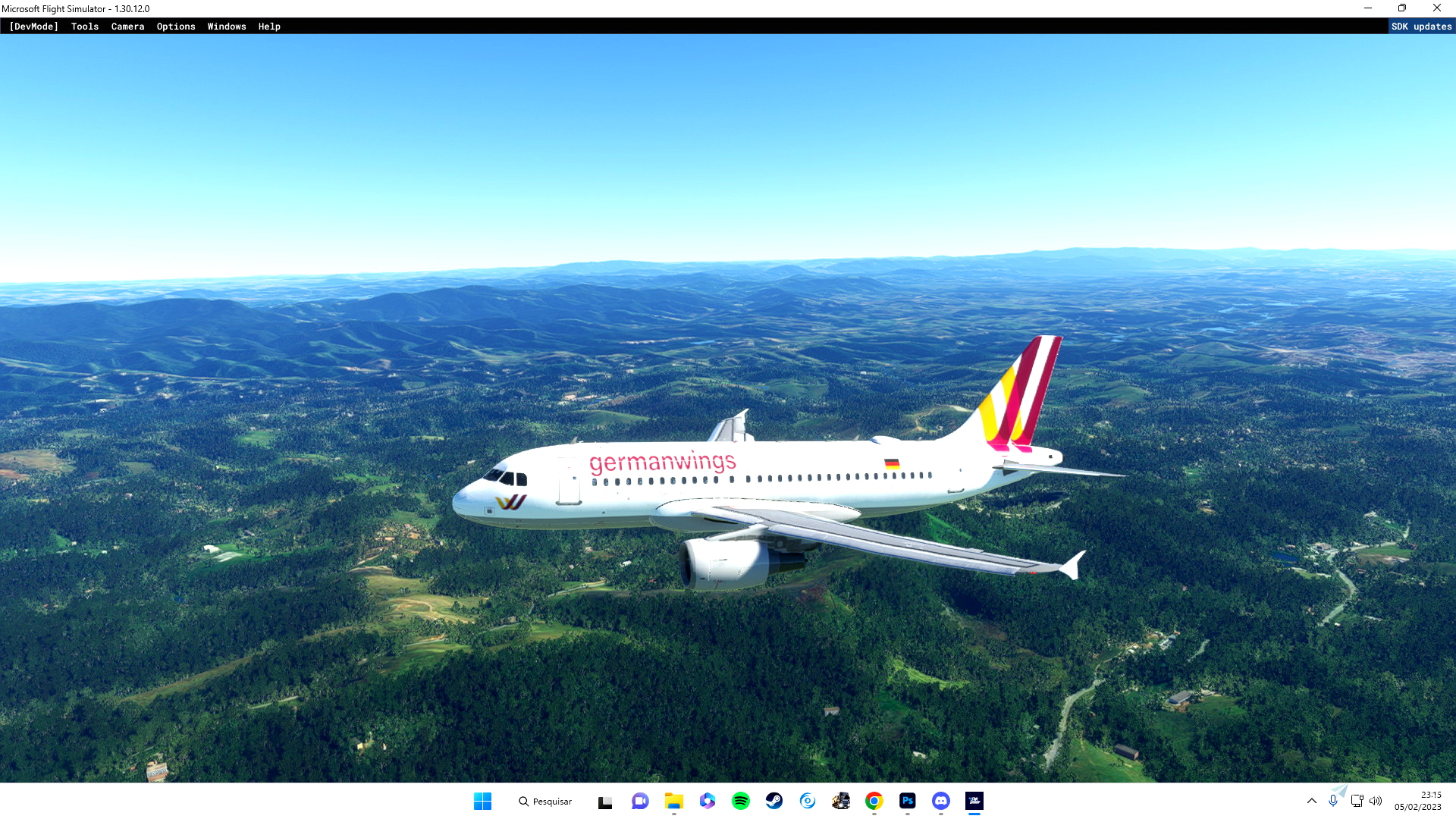The height and width of the screenshot is (819, 1456).
Task: Open the Microsoft 365 app
Action: coord(708,801)
